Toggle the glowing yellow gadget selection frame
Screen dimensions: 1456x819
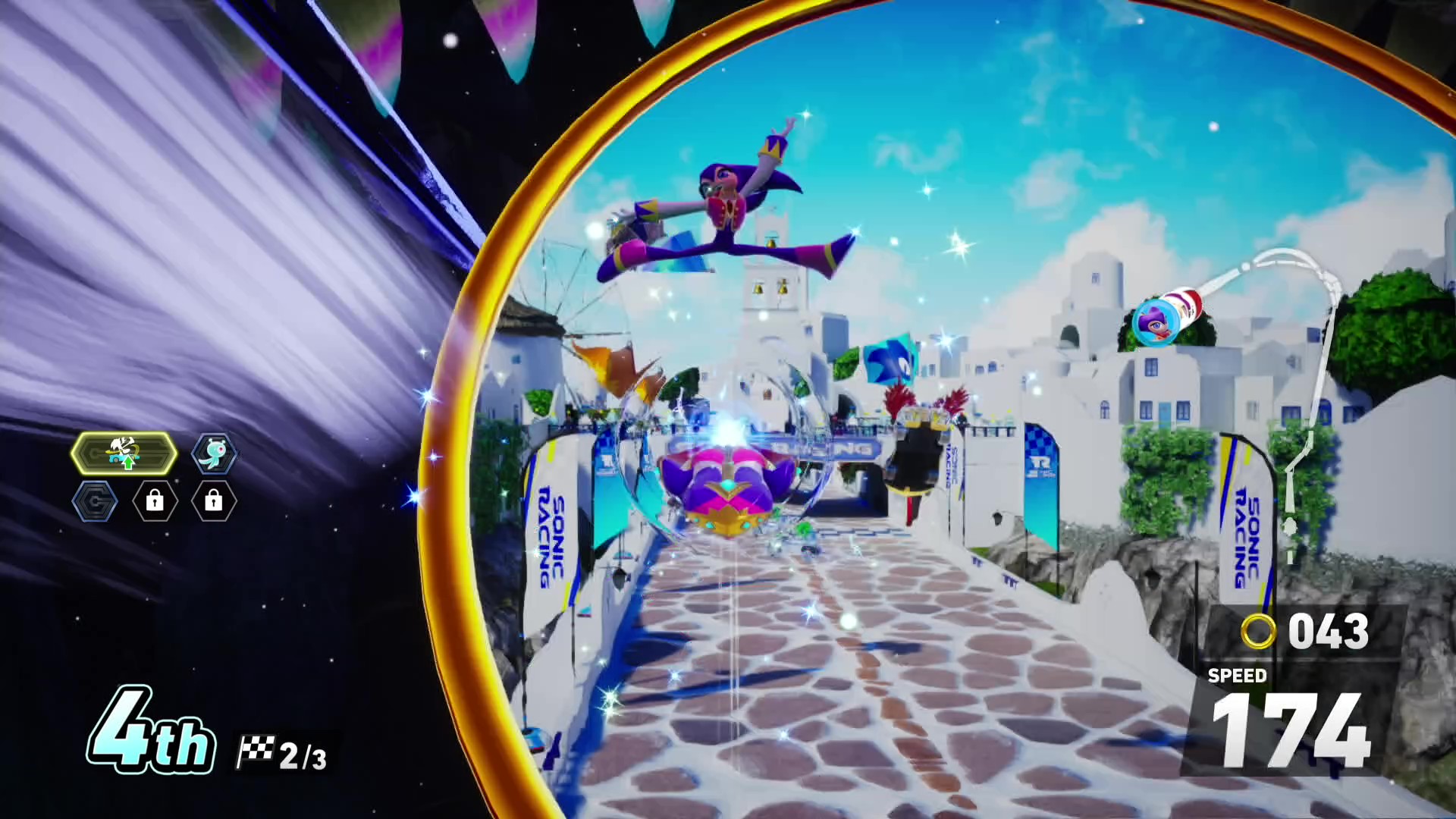point(124,453)
